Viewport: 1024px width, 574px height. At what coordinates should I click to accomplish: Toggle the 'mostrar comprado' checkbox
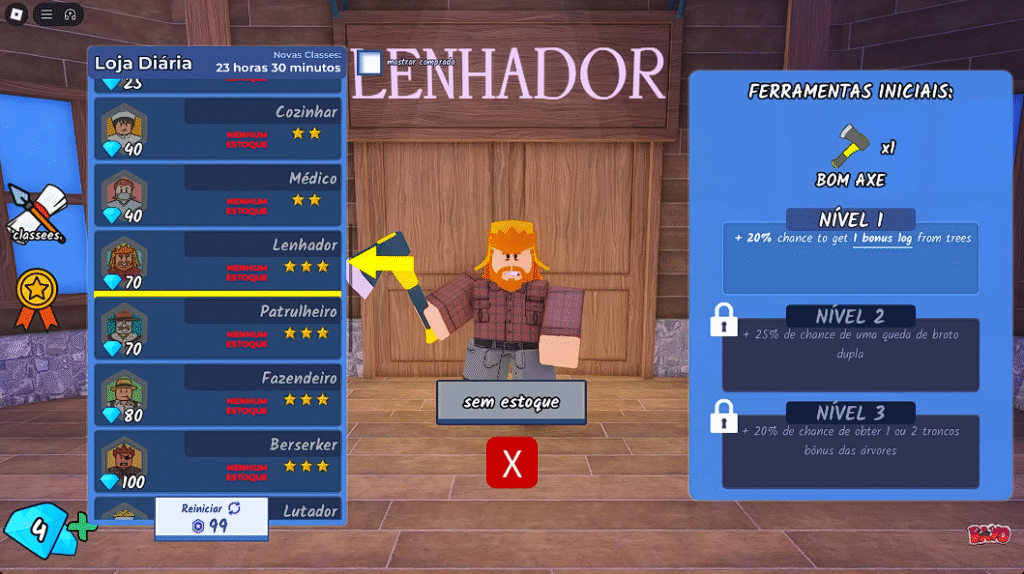(370, 63)
